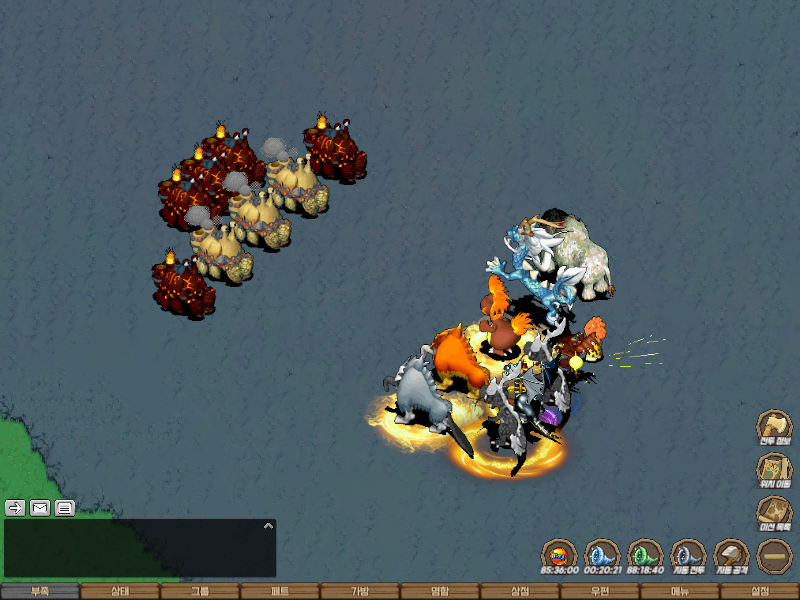Open the 위치 이동 map icon
The image size is (800, 600).
tap(773, 469)
